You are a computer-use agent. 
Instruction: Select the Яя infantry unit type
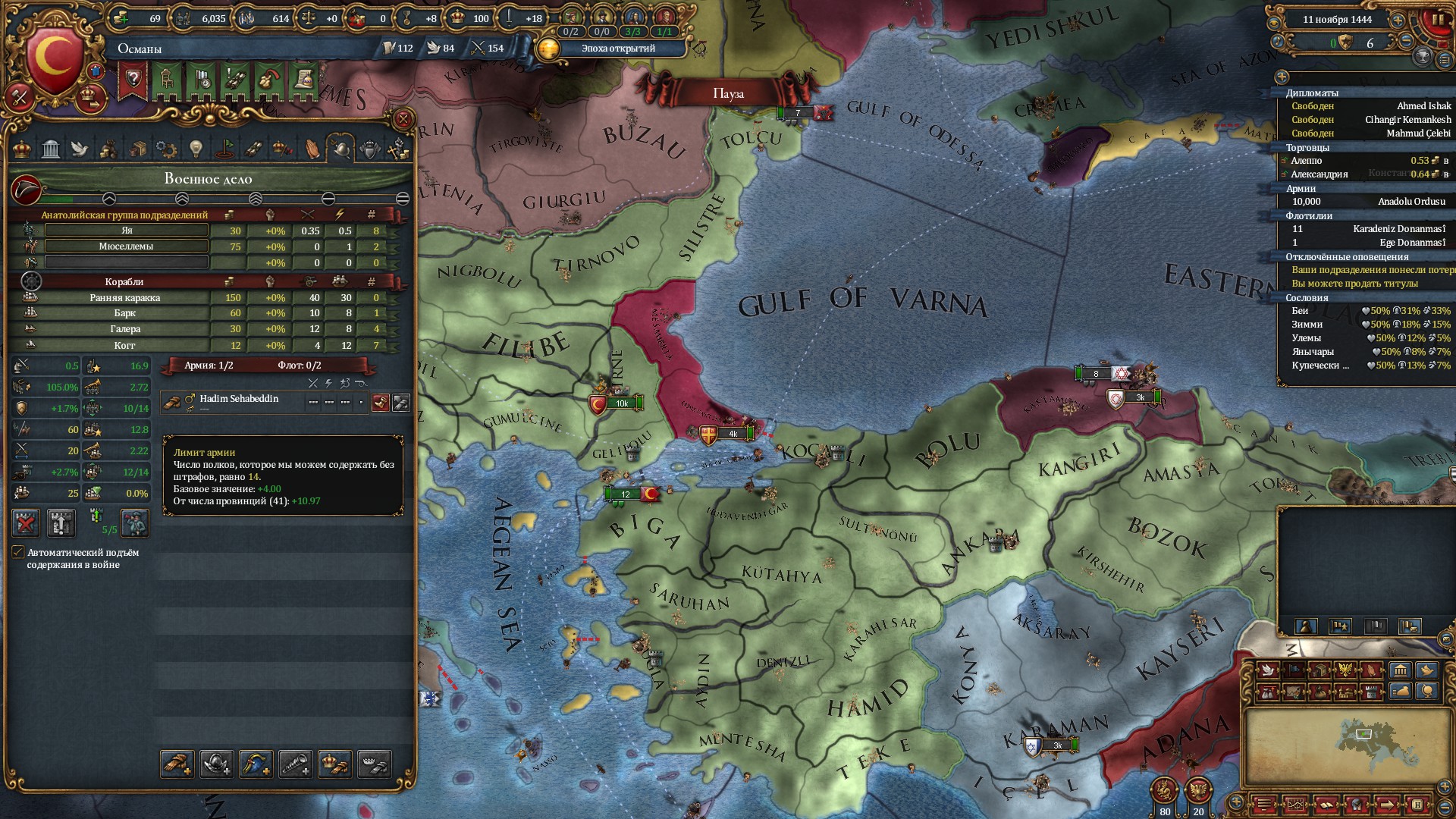(126, 231)
